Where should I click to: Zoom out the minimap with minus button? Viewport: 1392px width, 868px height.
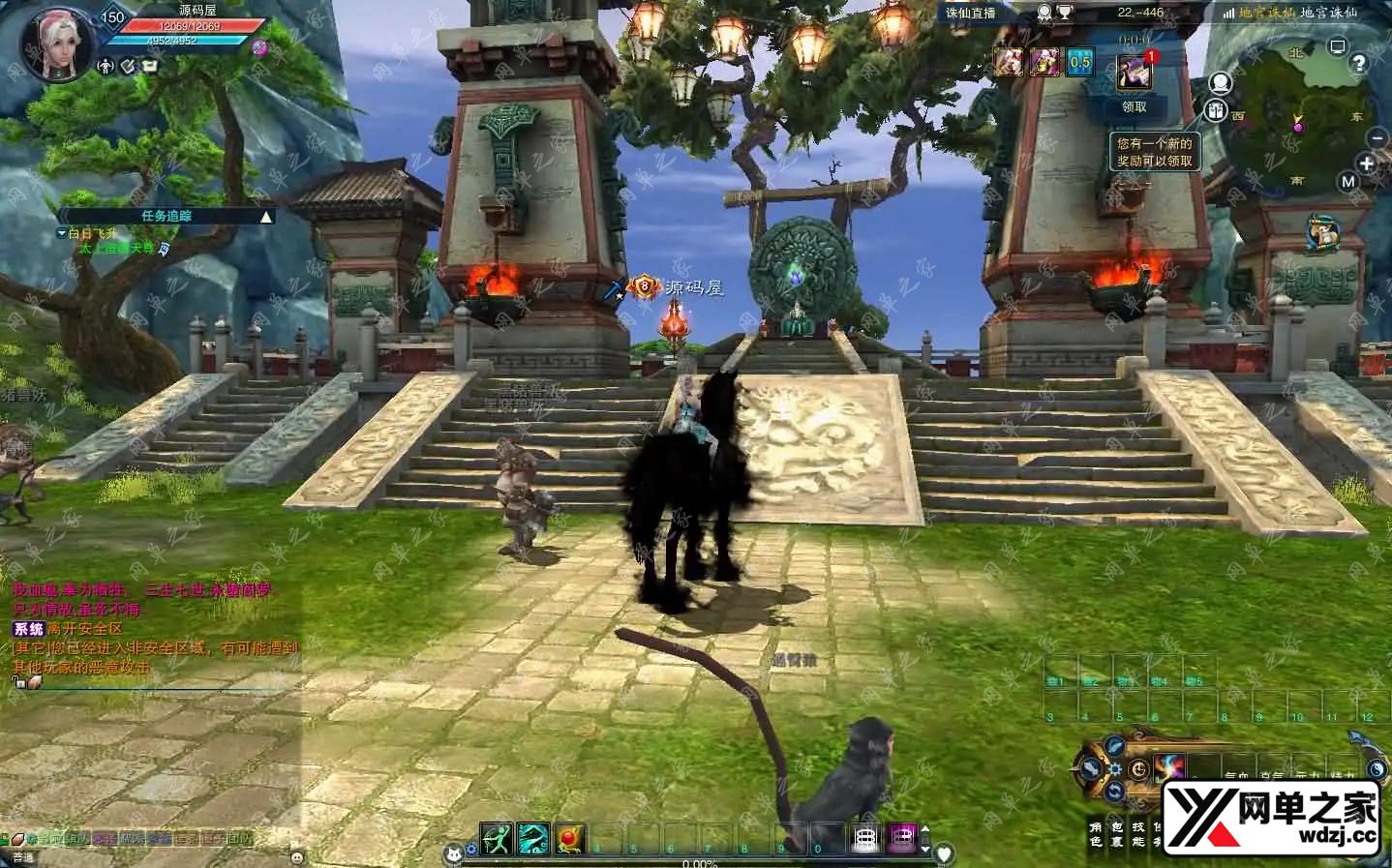click(x=1377, y=137)
